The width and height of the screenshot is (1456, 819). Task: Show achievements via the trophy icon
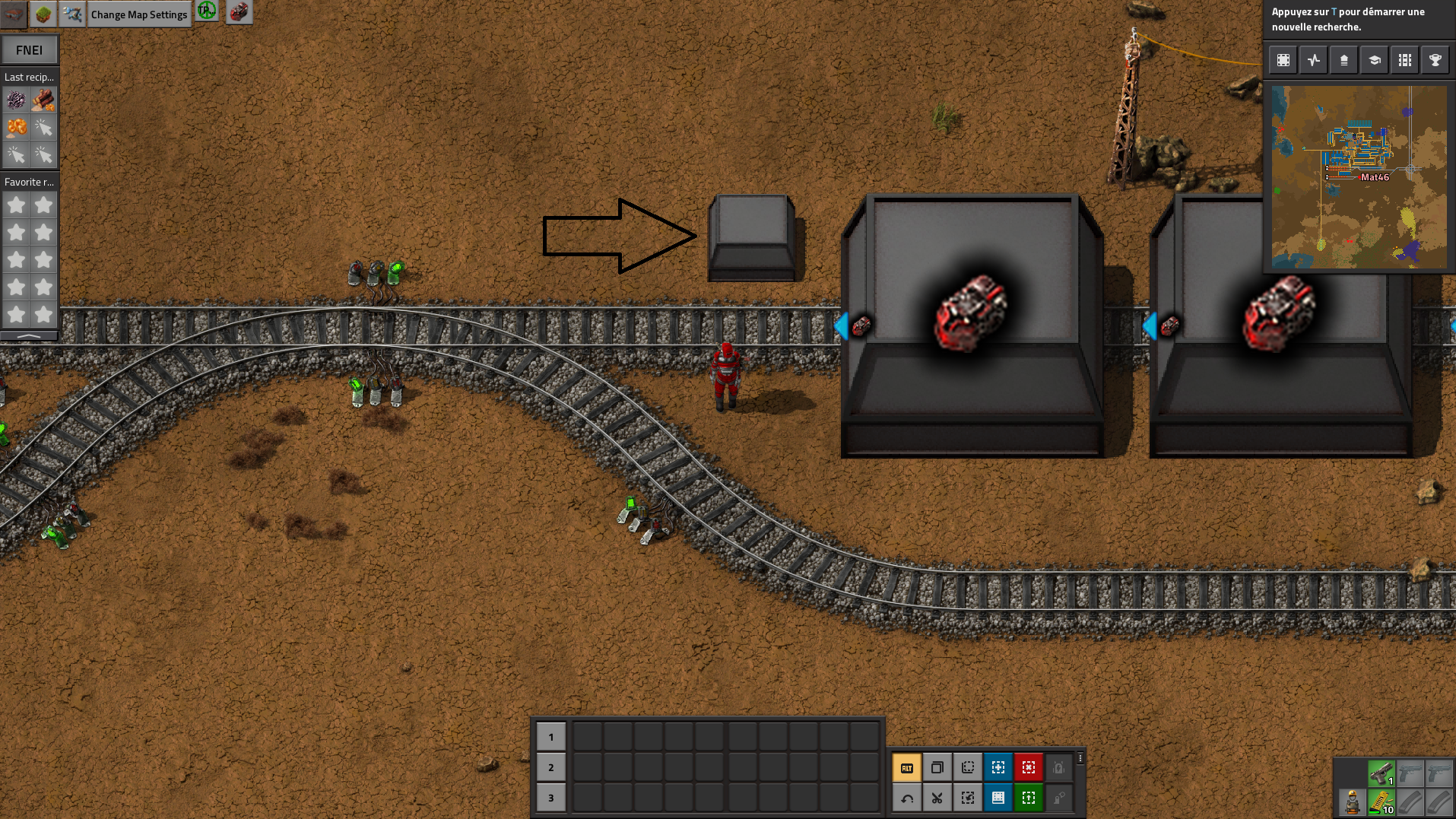click(1435, 60)
